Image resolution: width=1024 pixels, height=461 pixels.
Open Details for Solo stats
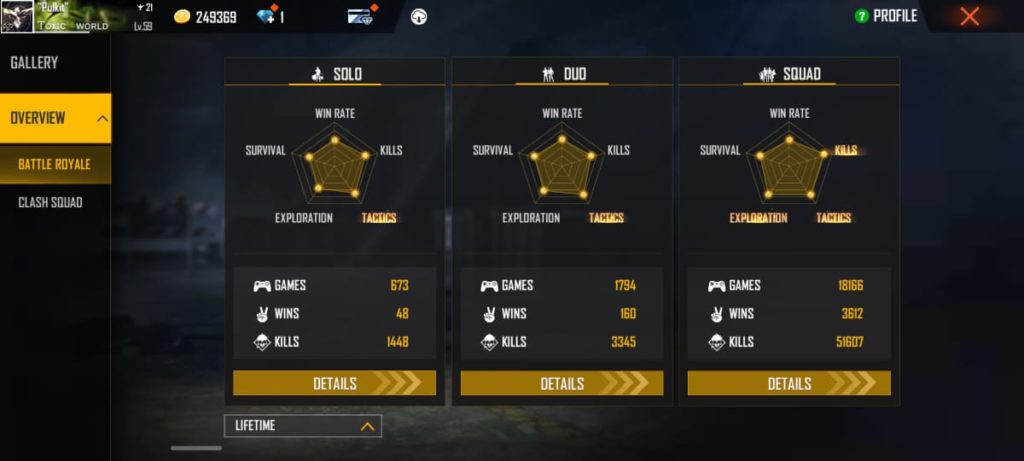point(334,383)
